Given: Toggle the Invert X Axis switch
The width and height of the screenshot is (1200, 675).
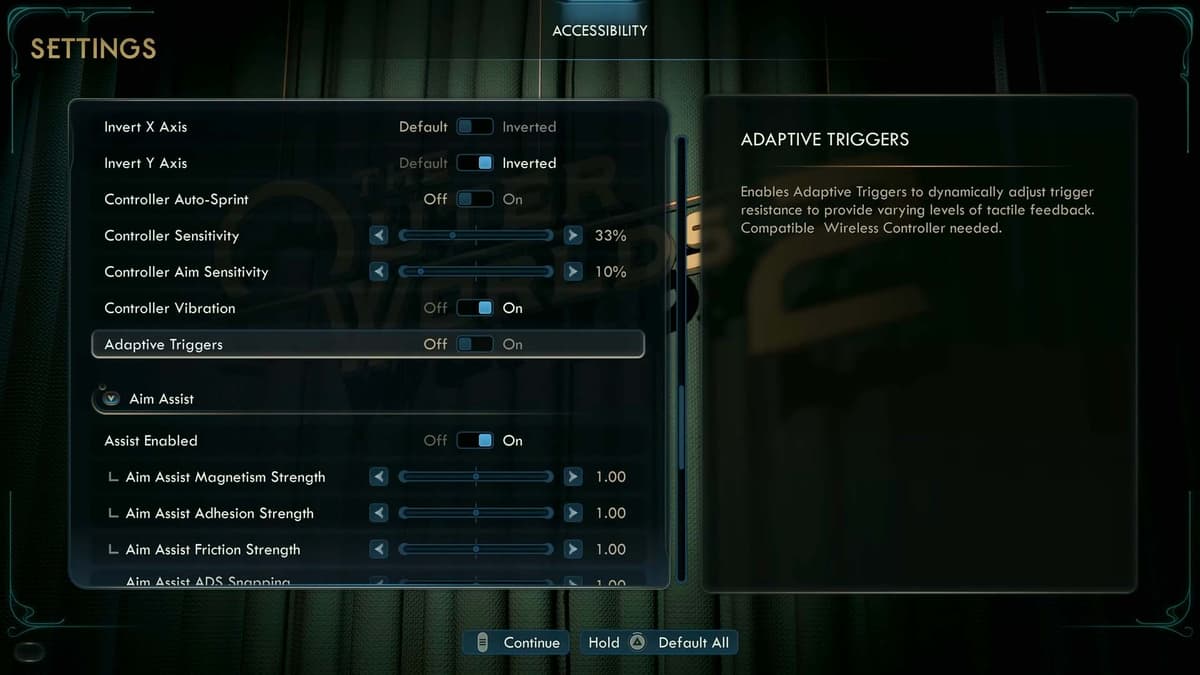Looking at the screenshot, I should (475, 127).
